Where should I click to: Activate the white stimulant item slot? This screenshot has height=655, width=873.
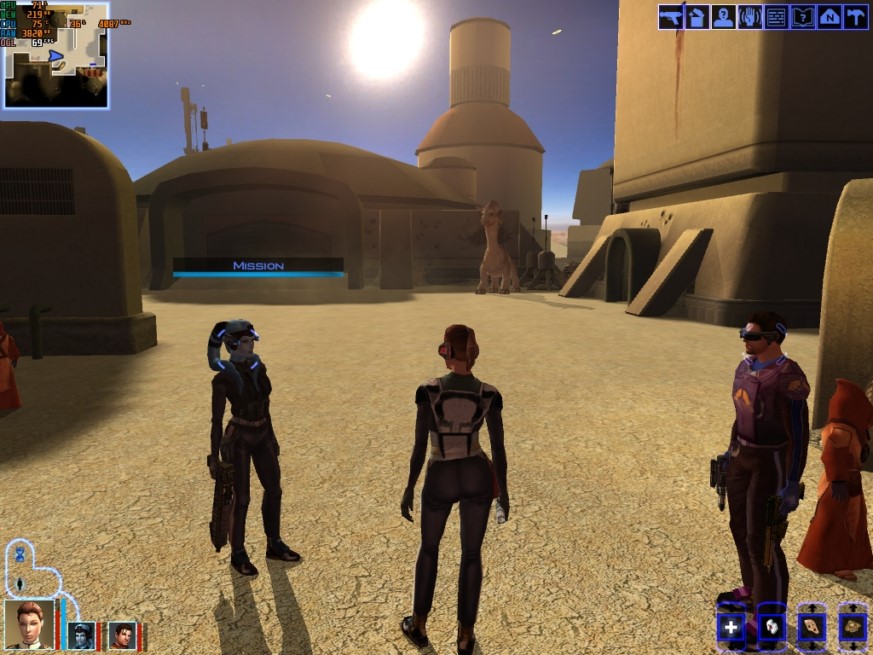click(771, 627)
